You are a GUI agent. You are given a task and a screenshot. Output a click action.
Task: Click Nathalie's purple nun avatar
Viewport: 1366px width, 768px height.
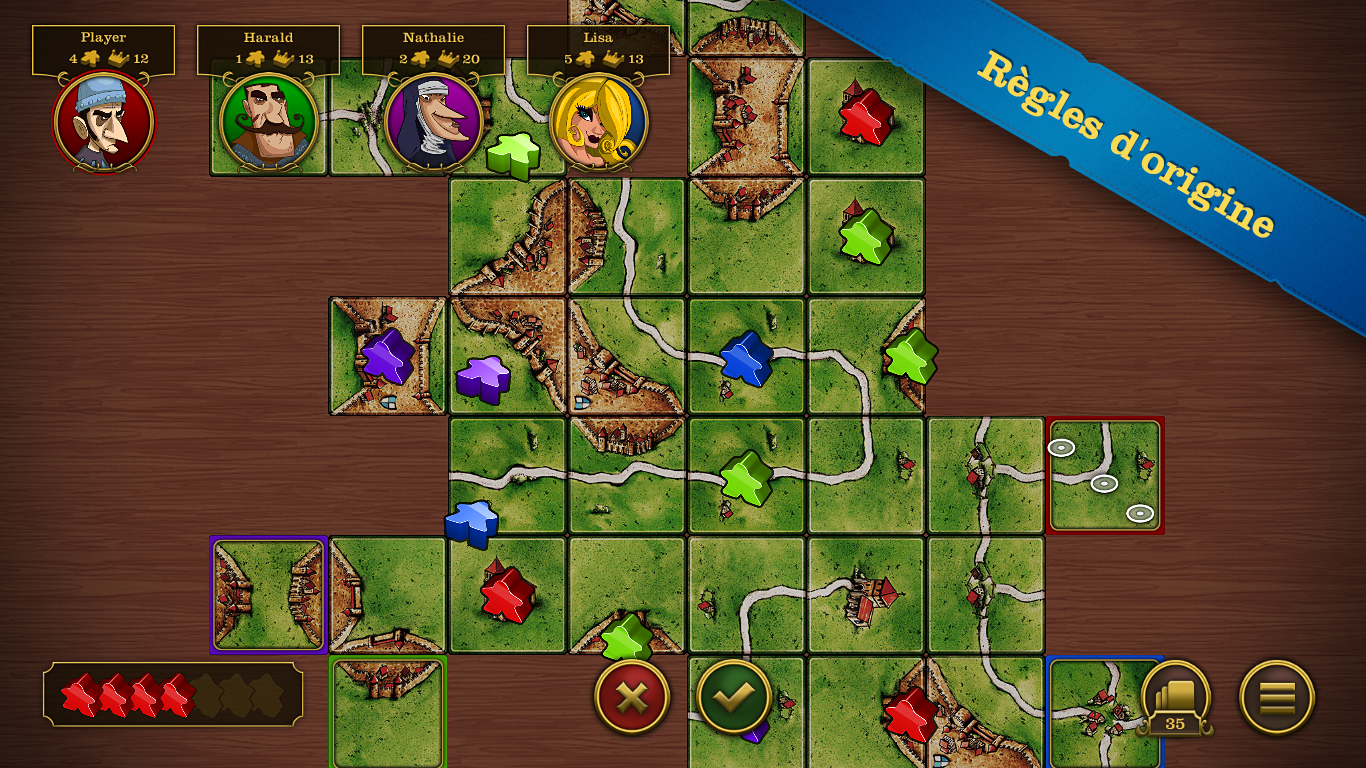[x=434, y=123]
